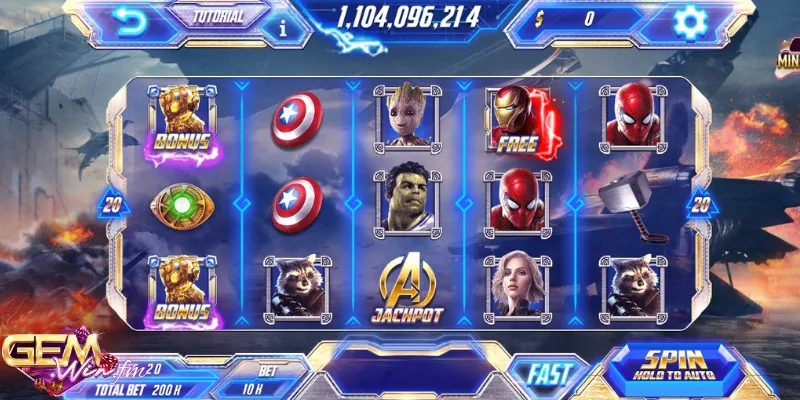800x400 pixels.
Task: Open the gear settings menu
Action: point(687,21)
